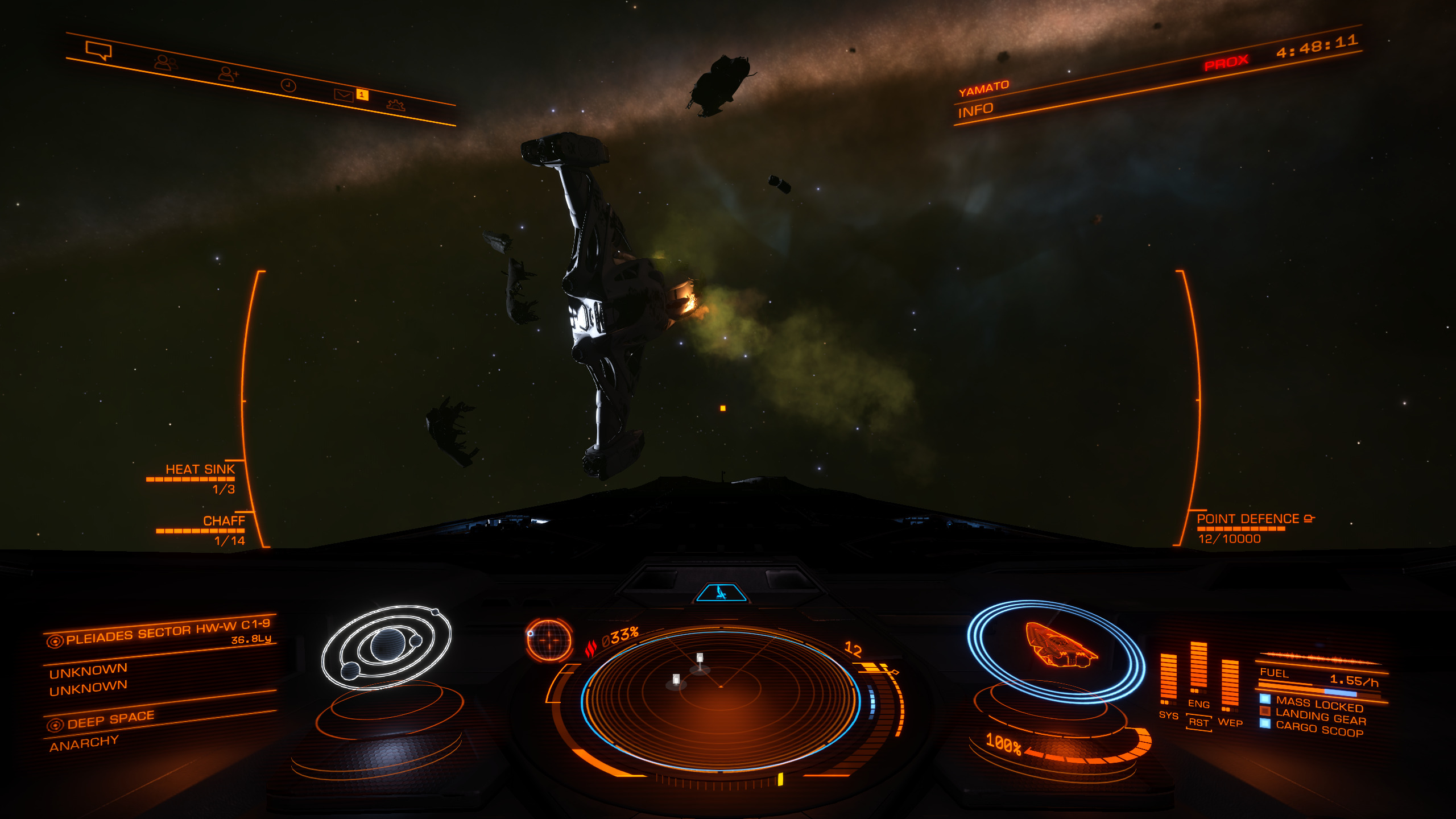1456x819 pixels.
Task: Open the envelope inbox with one message
Action: point(344,95)
